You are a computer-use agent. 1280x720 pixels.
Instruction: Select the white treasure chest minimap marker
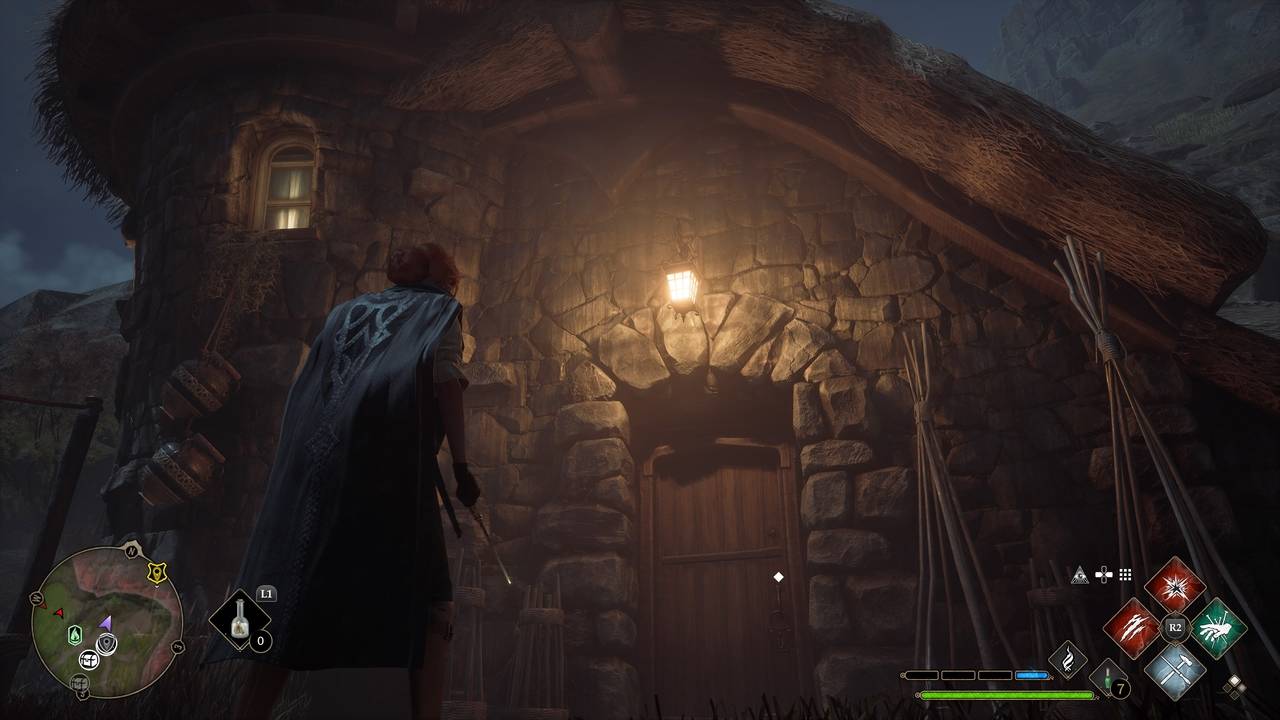point(88,659)
